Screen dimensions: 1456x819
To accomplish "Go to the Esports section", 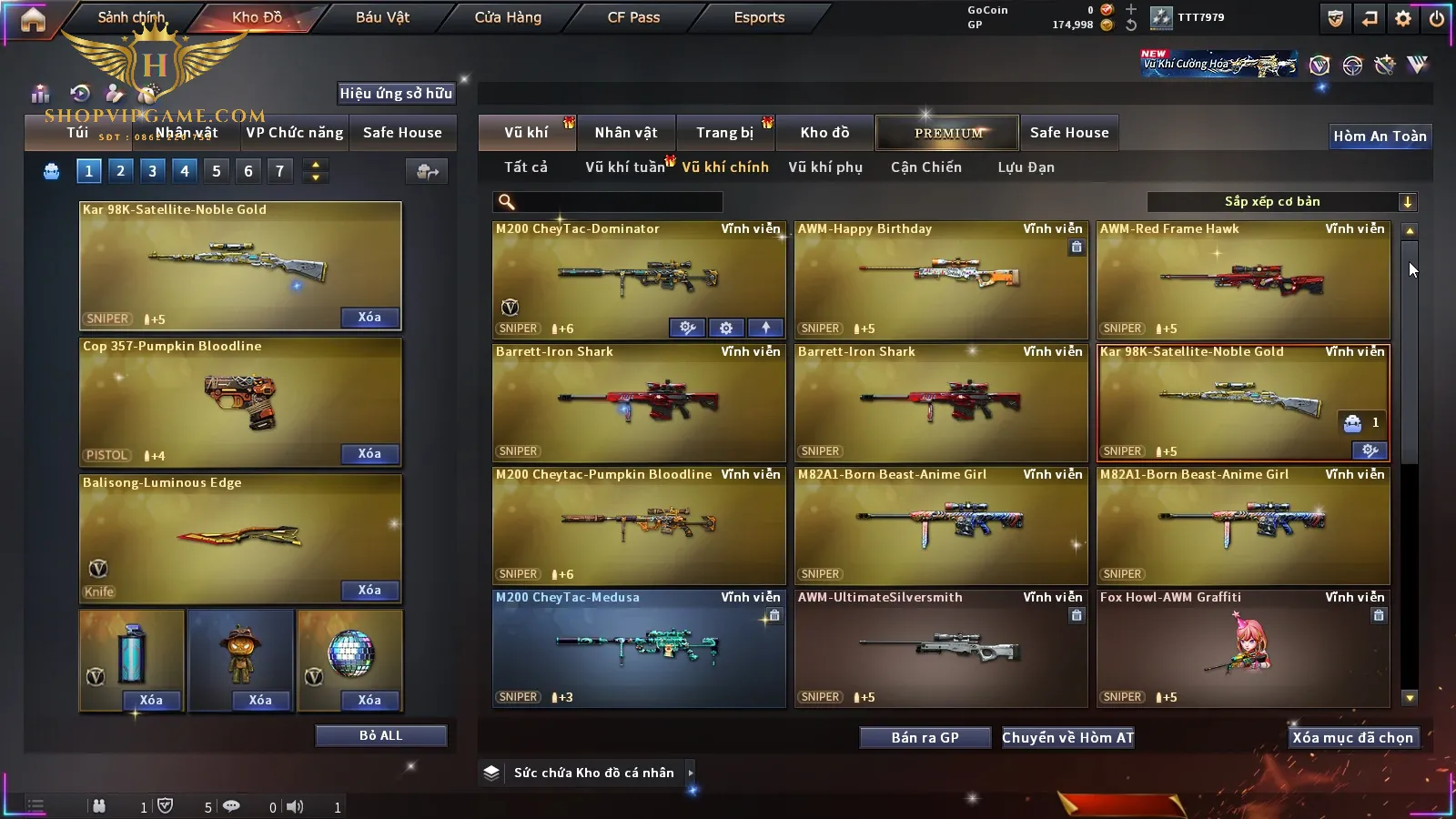I will click(x=759, y=17).
